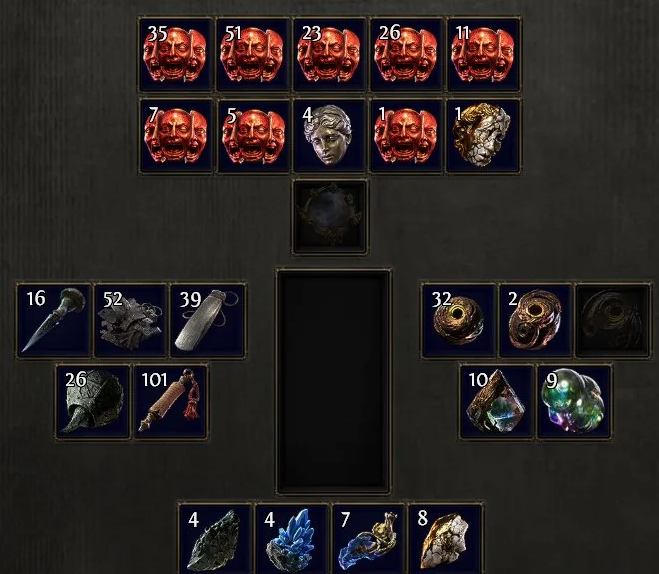
Task: Pick the prismatic crystal stack of 10
Action: pos(497,402)
